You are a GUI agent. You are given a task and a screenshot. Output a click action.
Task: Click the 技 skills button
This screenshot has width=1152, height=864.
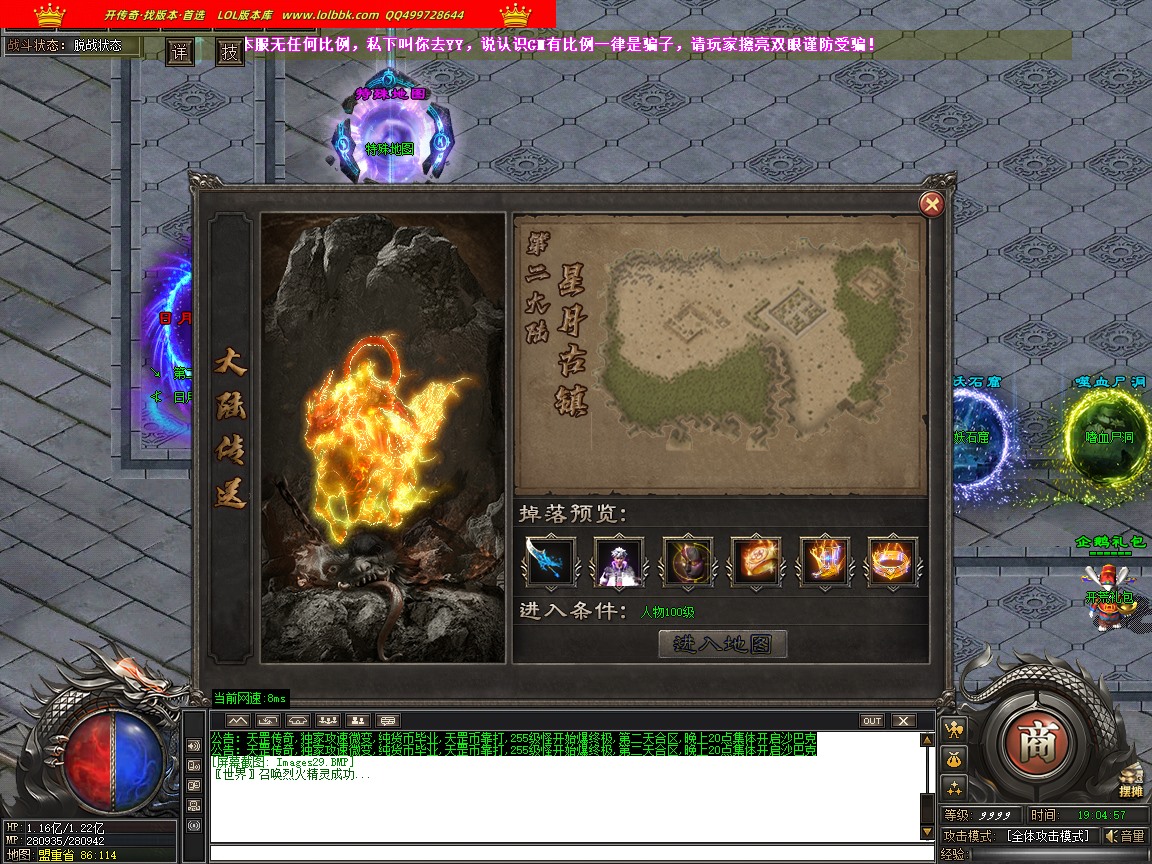point(230,52)
